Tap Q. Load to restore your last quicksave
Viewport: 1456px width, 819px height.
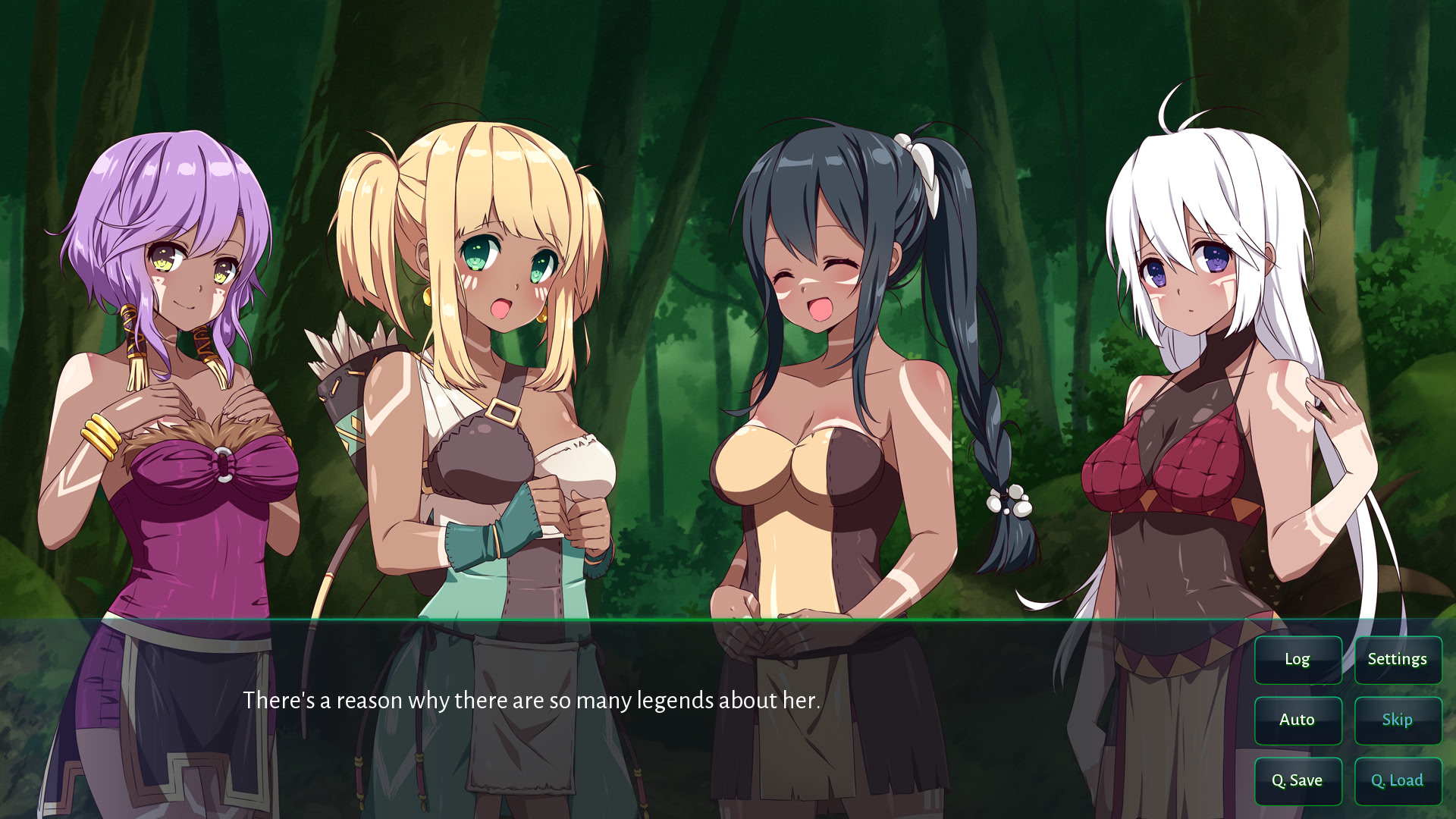click(1398, 780)
